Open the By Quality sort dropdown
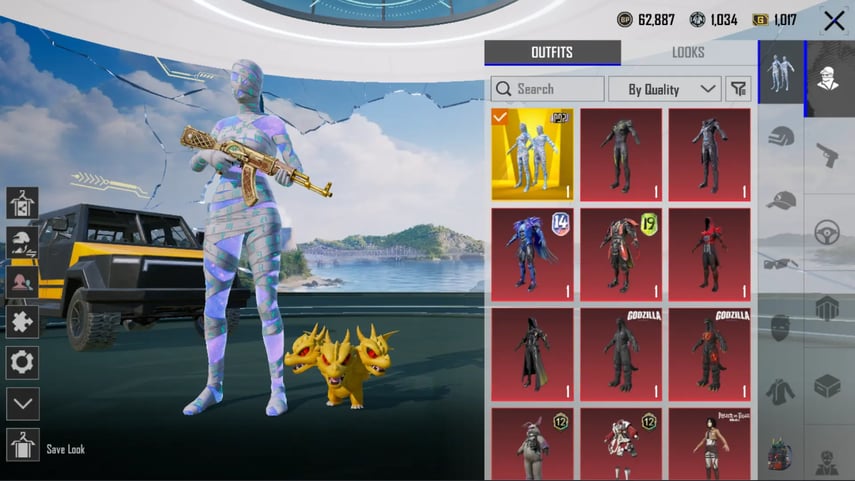The image size is (855, 481). click(665, 89)
